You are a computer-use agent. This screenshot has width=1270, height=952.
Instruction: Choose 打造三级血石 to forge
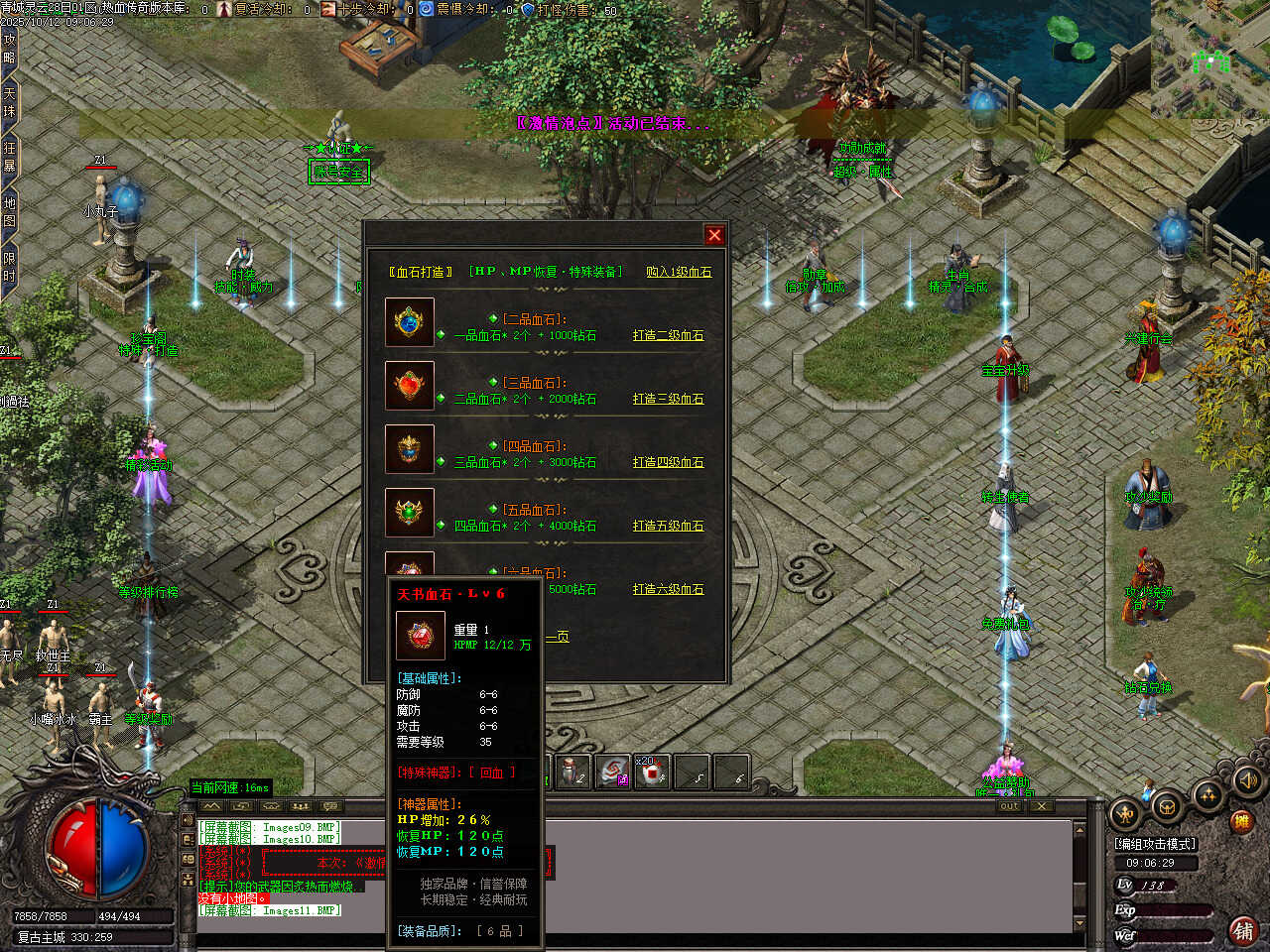668,399
